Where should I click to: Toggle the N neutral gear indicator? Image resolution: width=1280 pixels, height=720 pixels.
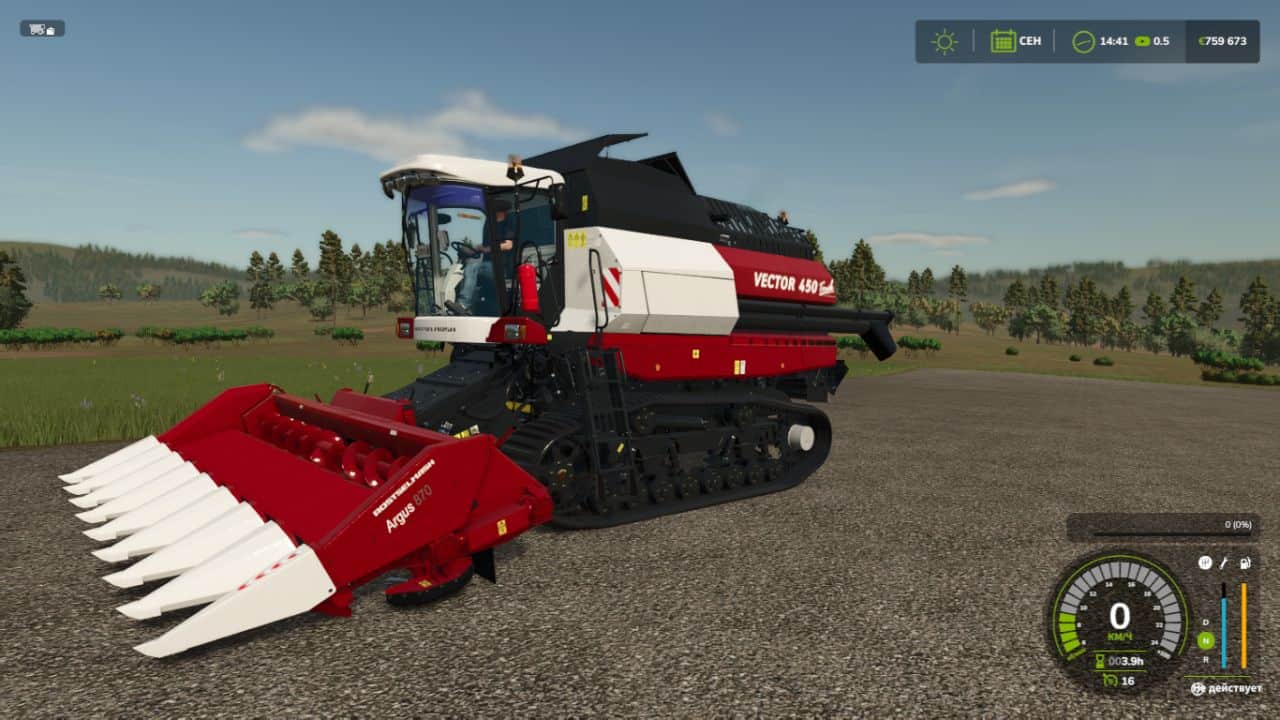tap(1205, 640)
